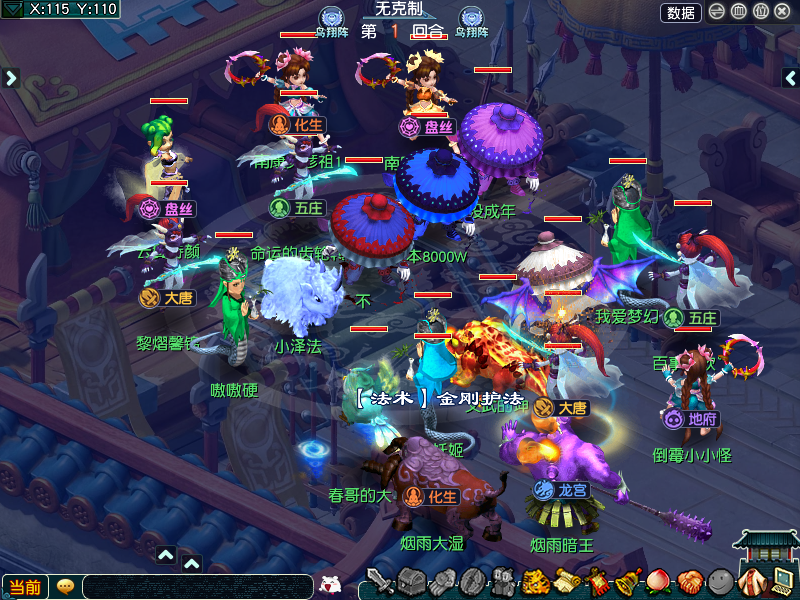Open the 数据 data panel

(680, 12)
